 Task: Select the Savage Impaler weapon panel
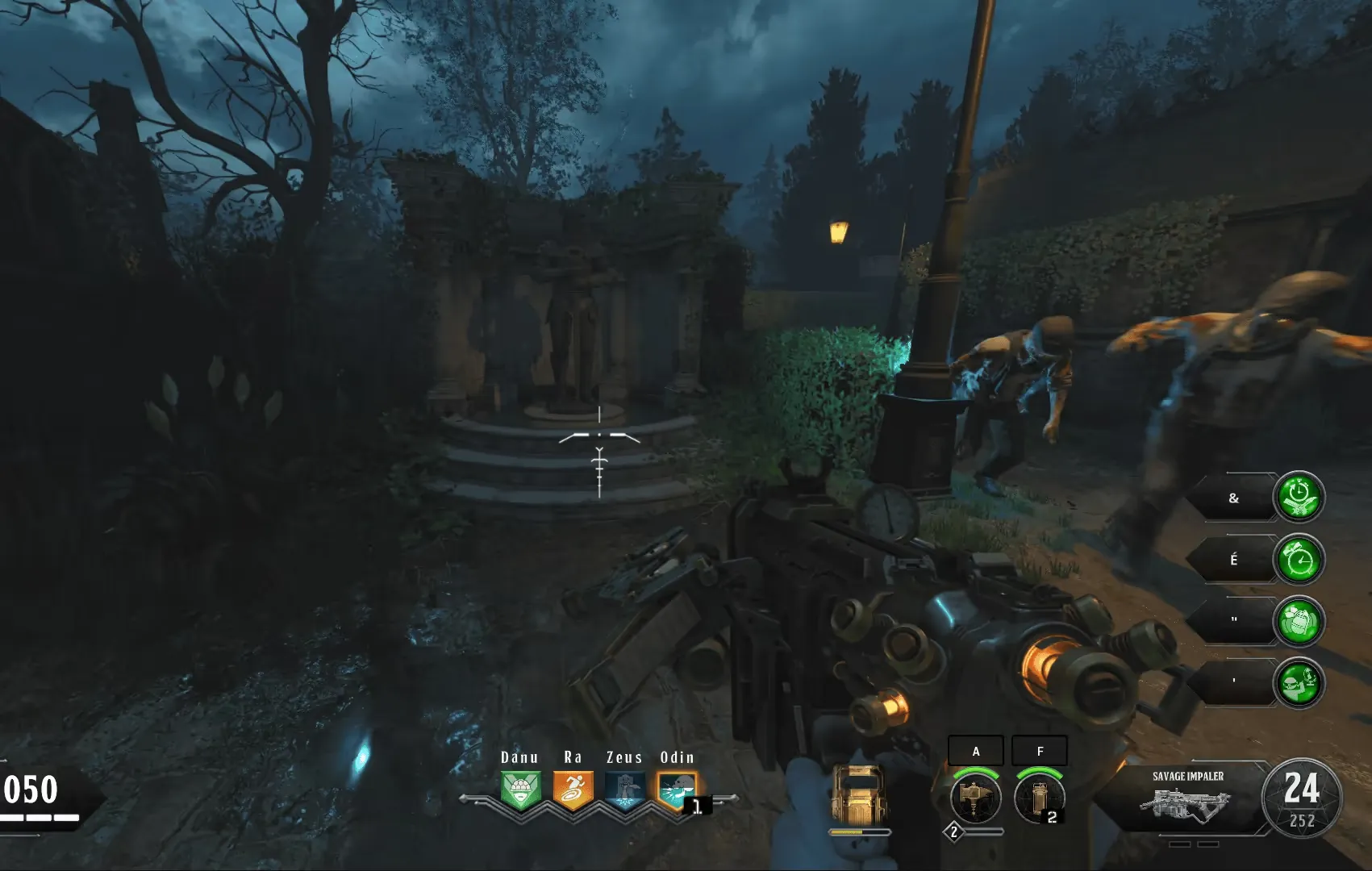(1187, 798)
